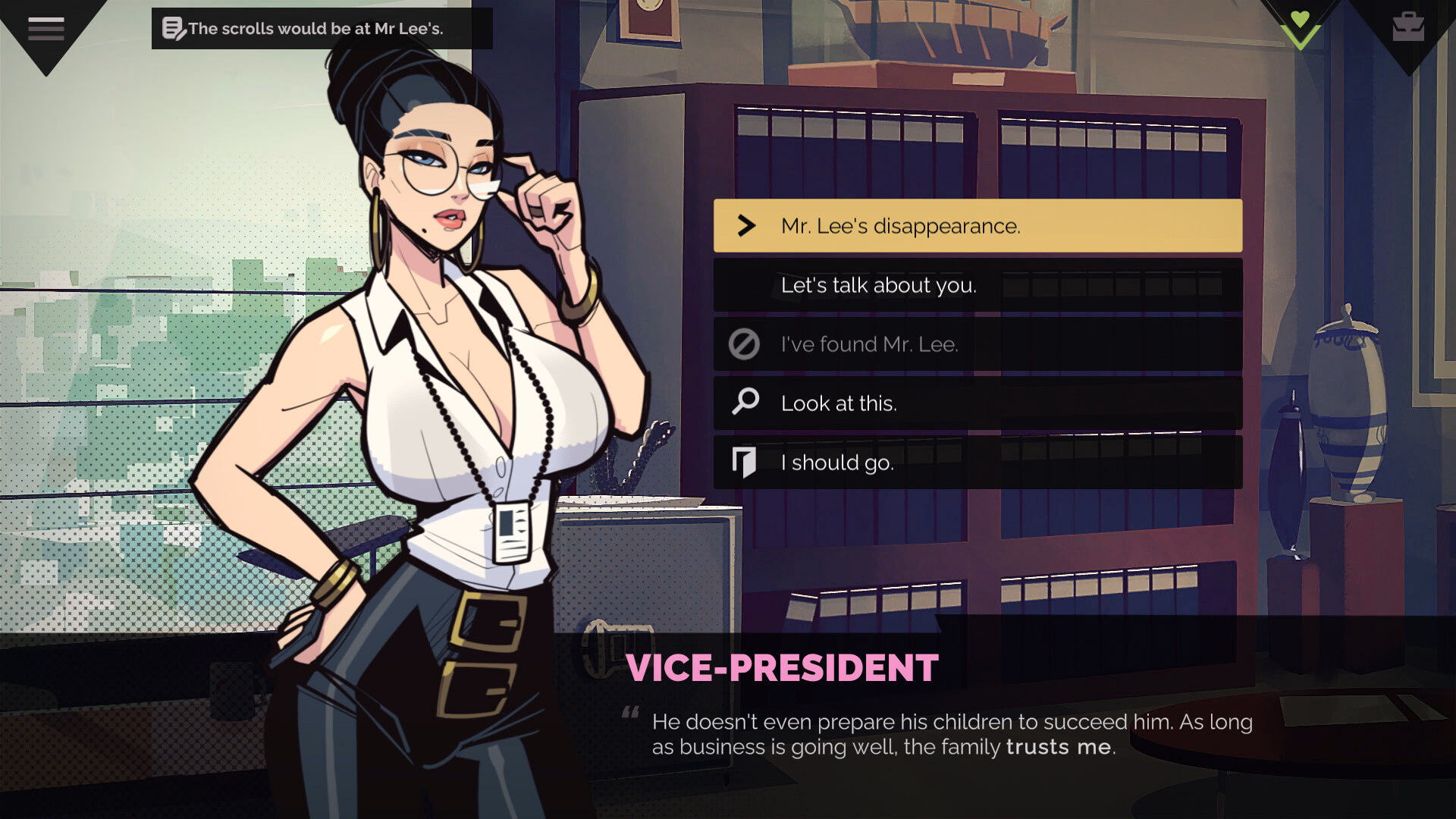Click the Vice-President's ID badge
Image resolution: width=1456 pixels, height=819 pixels.
pyautogui.click(x=513, y=533)
